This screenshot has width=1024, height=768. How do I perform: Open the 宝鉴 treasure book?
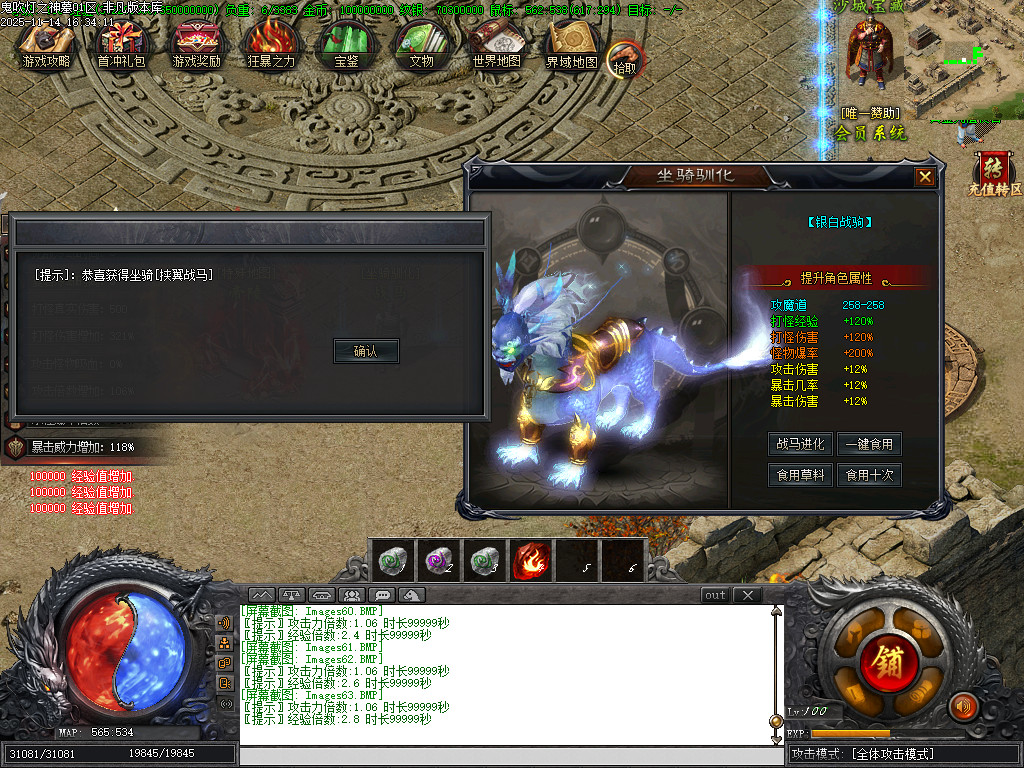(346, 46)
